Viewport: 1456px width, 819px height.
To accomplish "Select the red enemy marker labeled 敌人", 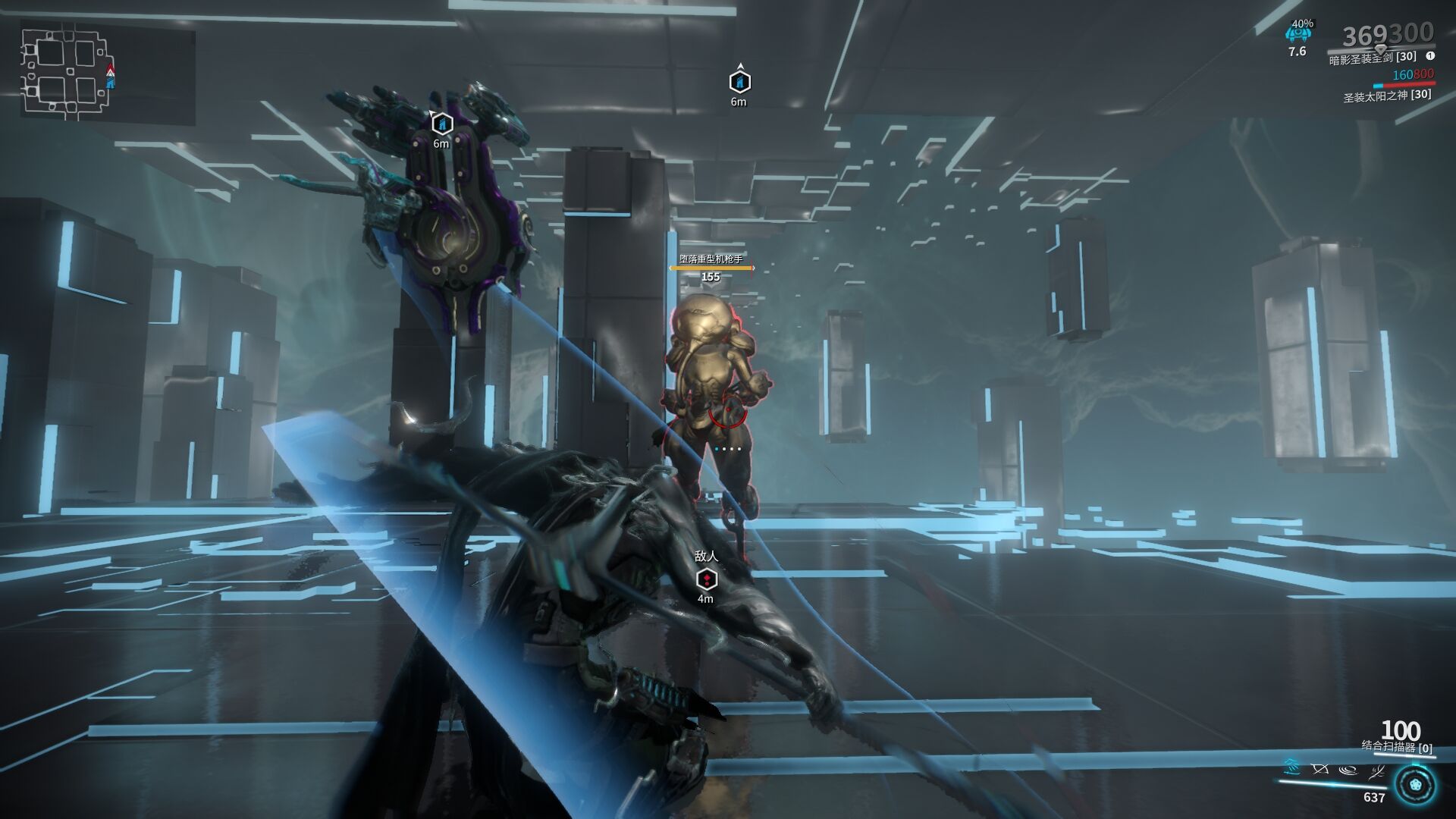I will click(706, 579).
